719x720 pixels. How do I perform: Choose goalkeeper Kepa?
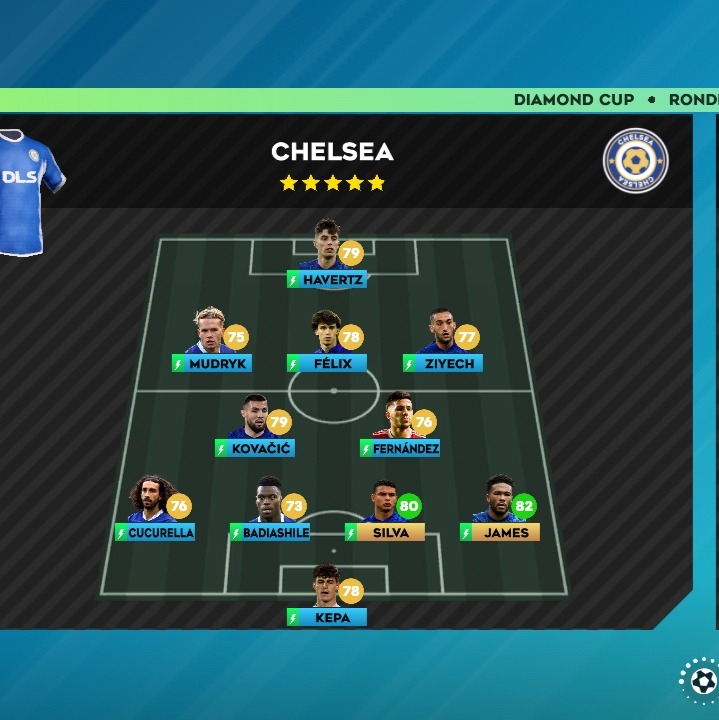[x=327, y=596]
